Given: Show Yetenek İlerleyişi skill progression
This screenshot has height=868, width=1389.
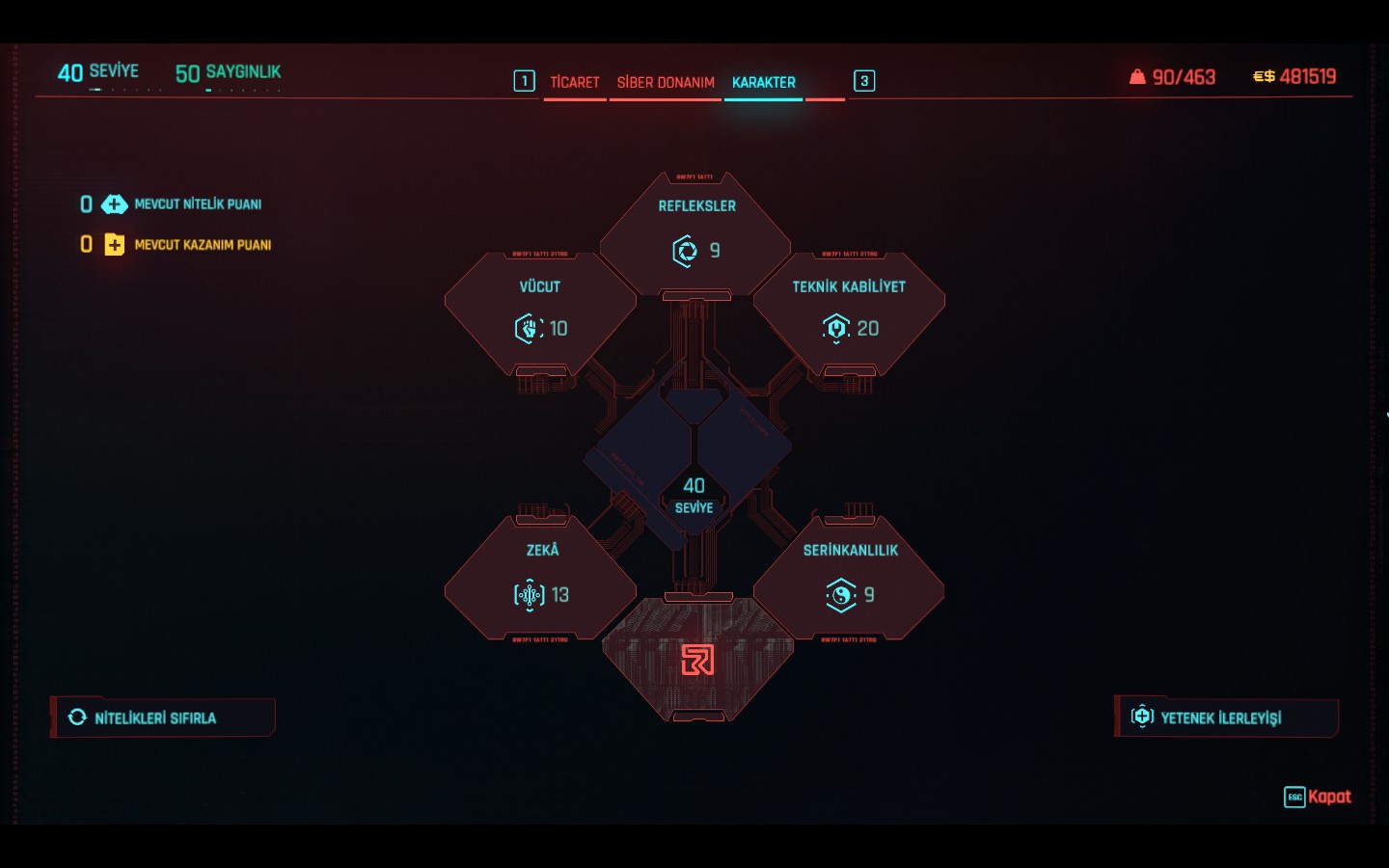Looking at the screenshot, I should [1226, 718].
